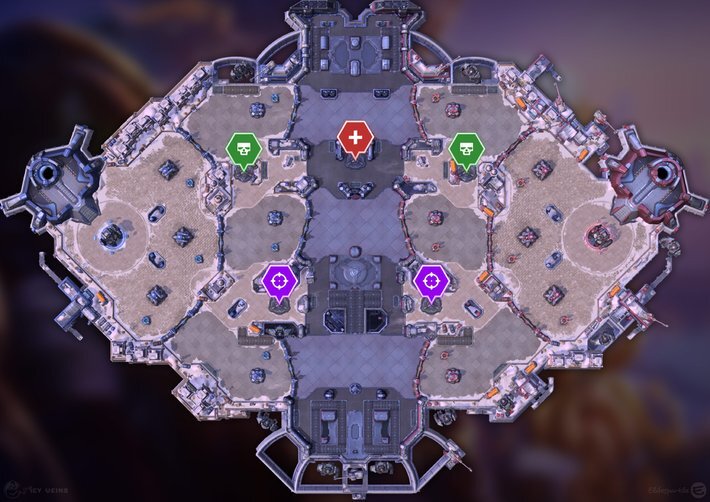Screen dimensions: 710x502
Task: Select the purple target marker nearest the red base
Action: (x=431, y=281)
